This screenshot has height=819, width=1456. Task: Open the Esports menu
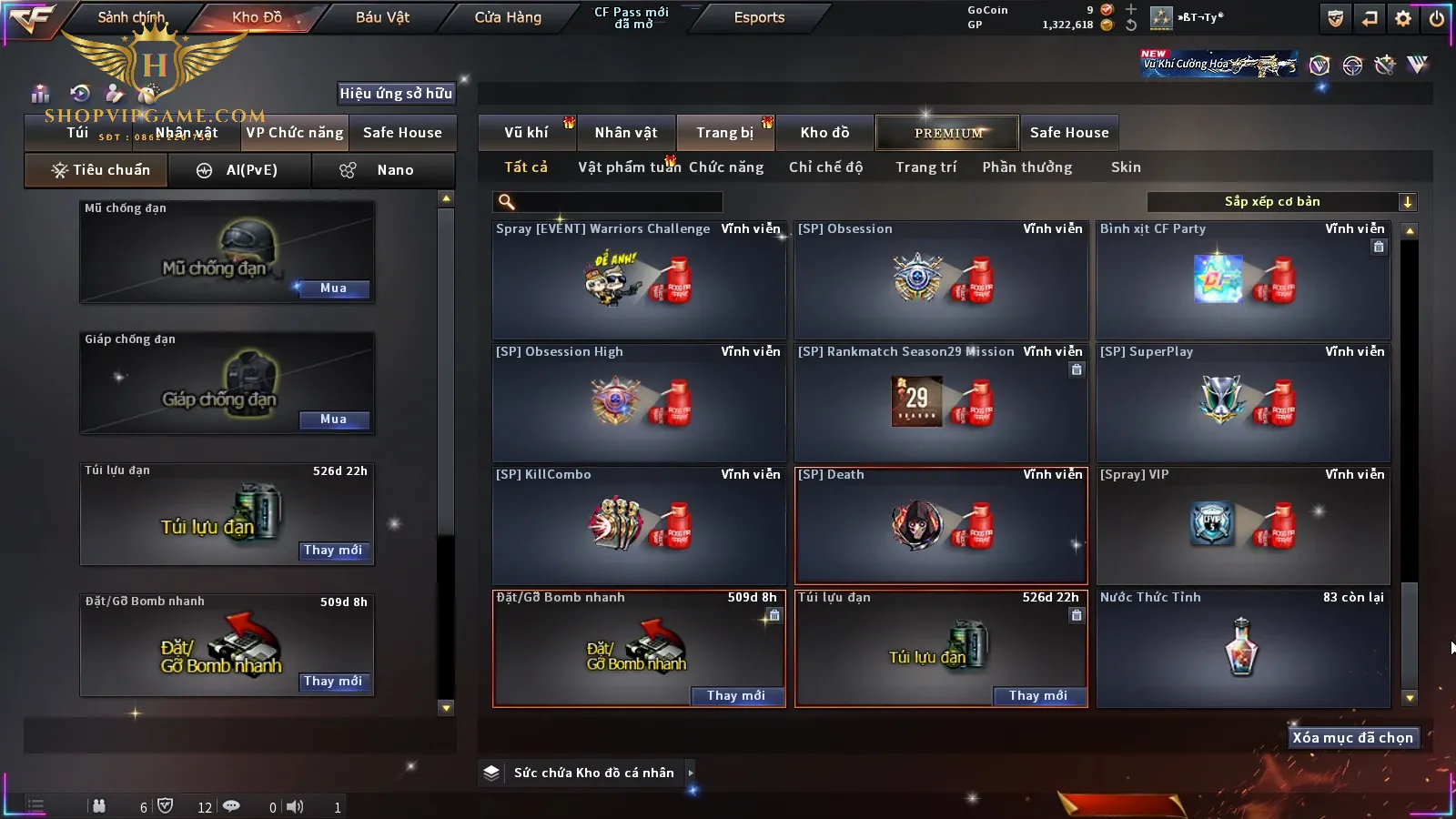tap(759, 17)
